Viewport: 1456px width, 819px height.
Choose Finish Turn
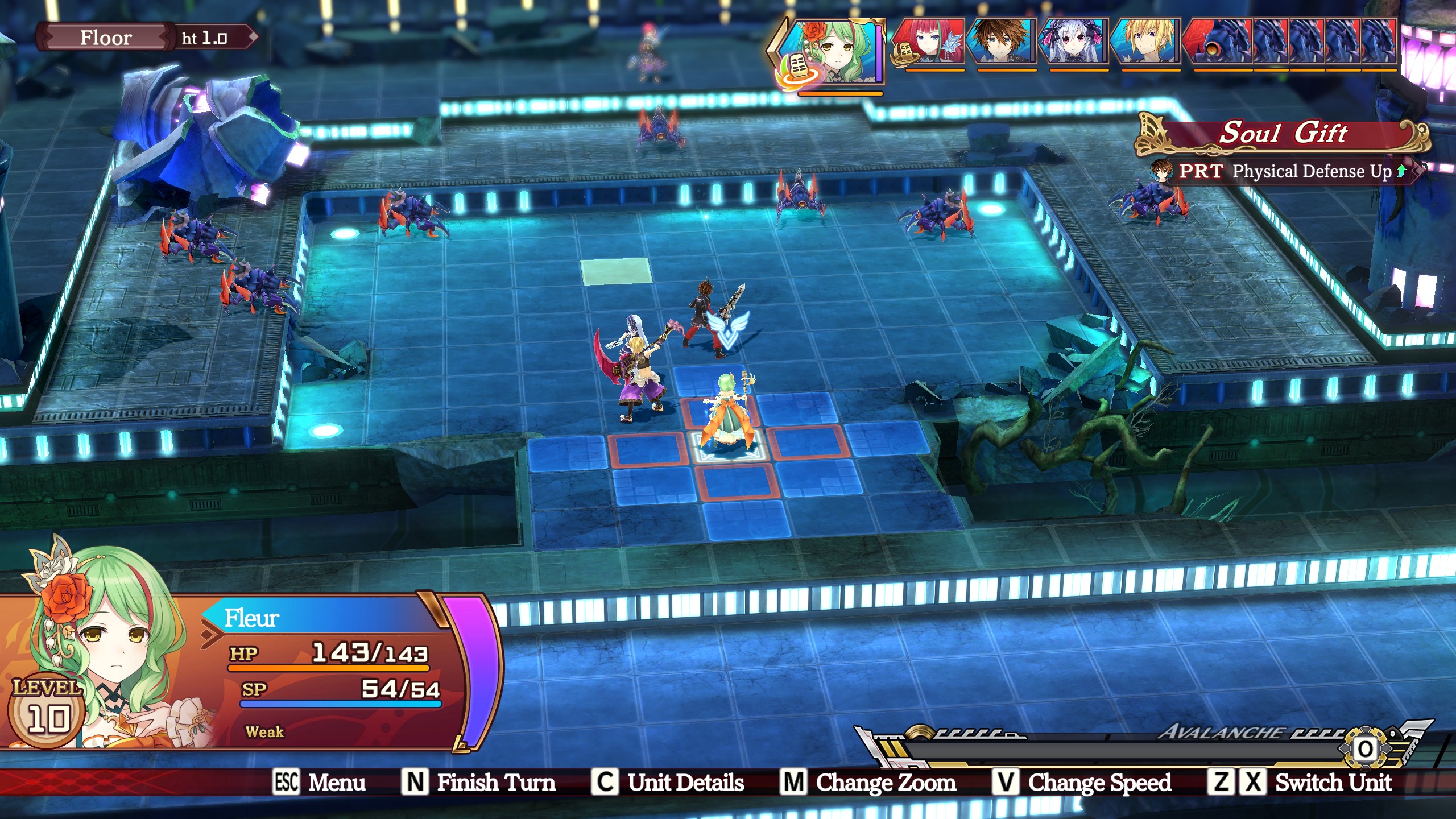pyautogui.click(x=479, y=783)
